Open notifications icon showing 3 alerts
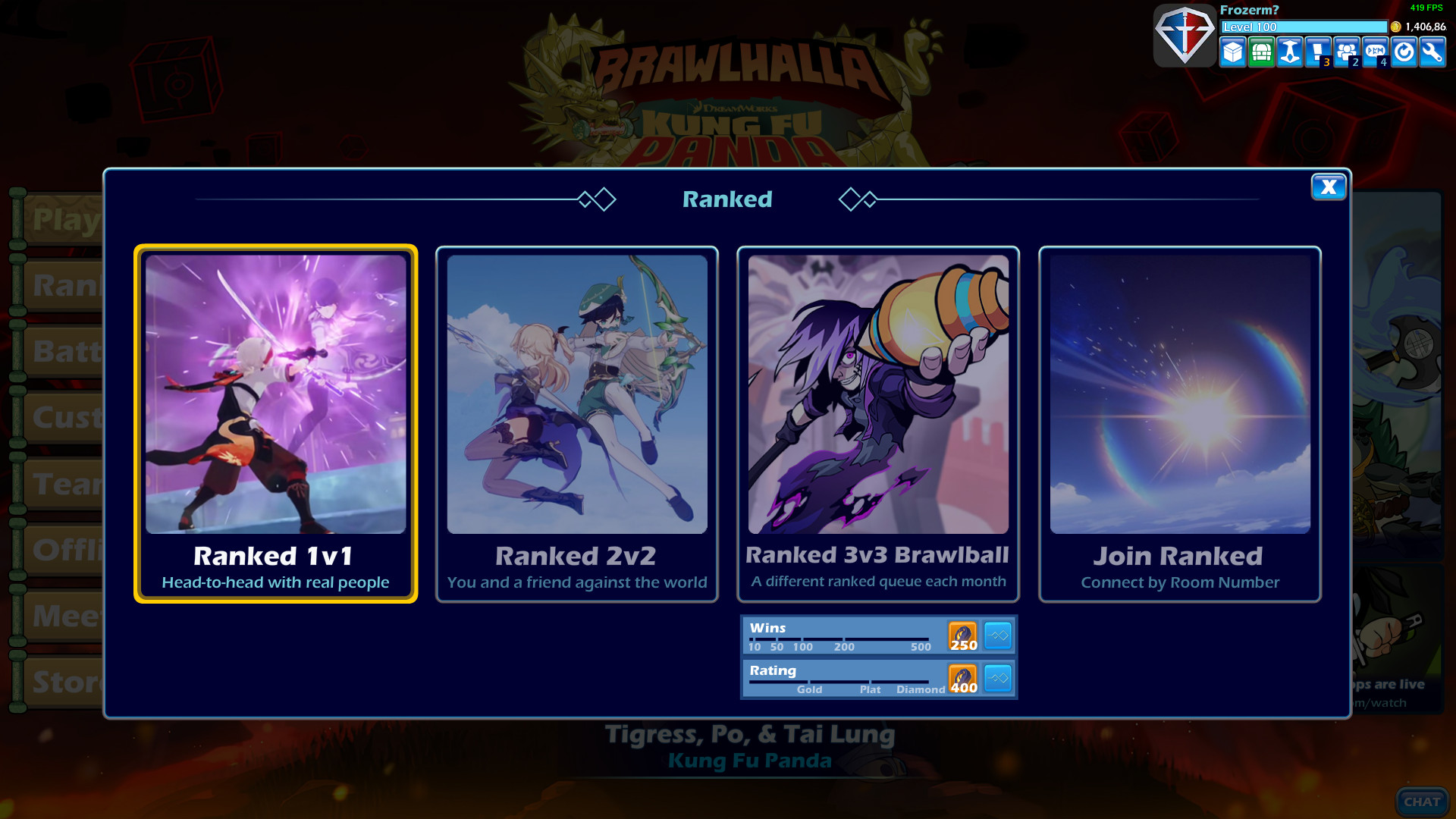 (1317, 52)
